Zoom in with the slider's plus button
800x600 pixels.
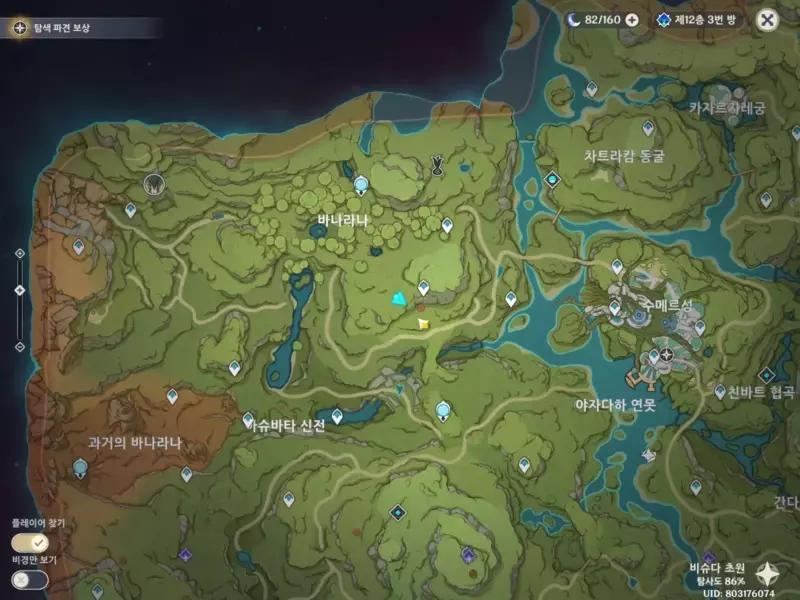19,254
